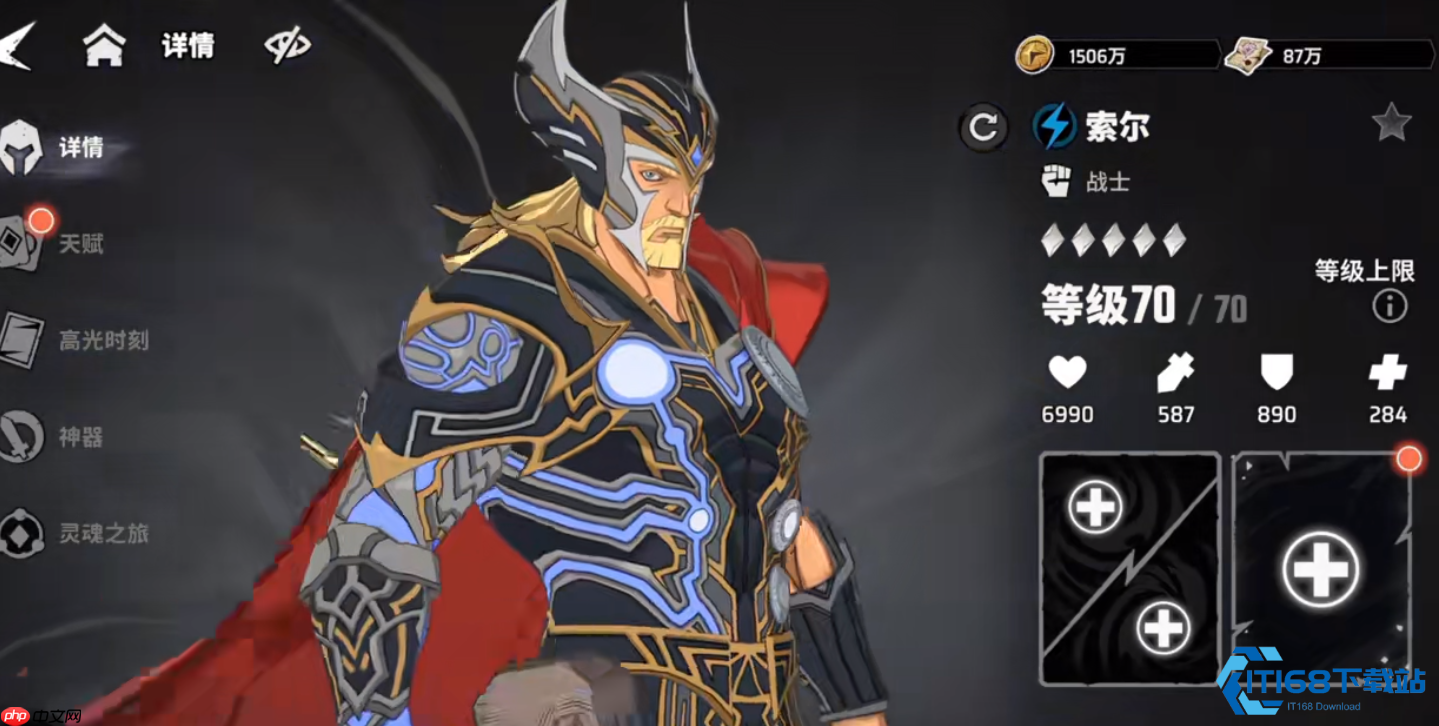
Task: Return to the home screen
Action: click(x=104, y=45)
